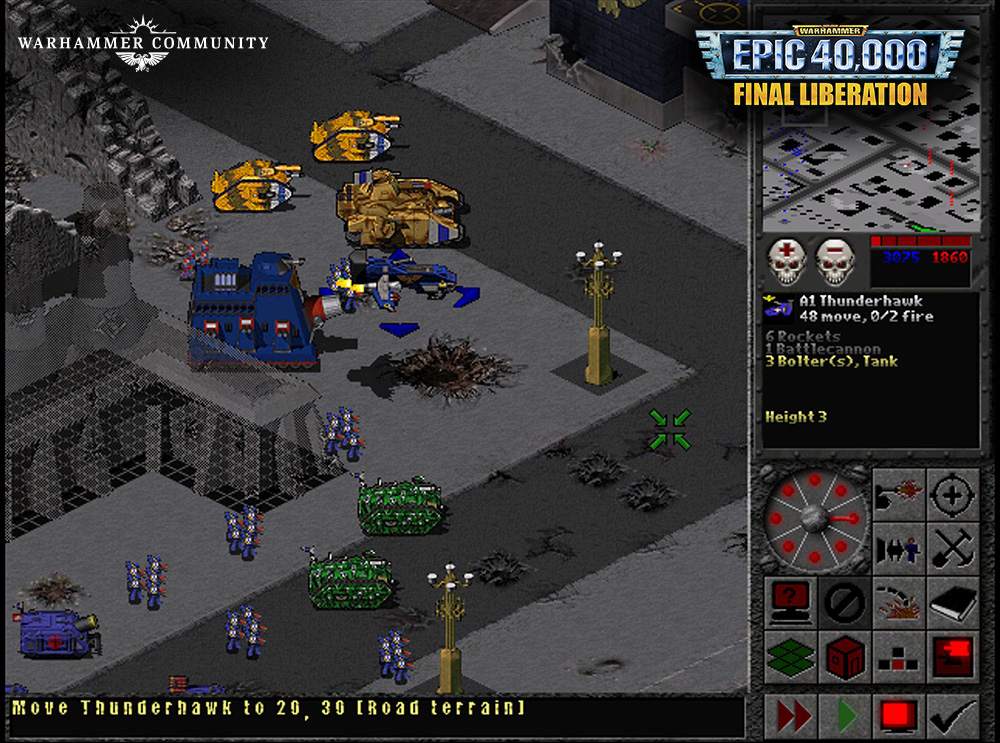1000x743 pixels.
Task: Open the question mark computer help
Action: (790, 602)
